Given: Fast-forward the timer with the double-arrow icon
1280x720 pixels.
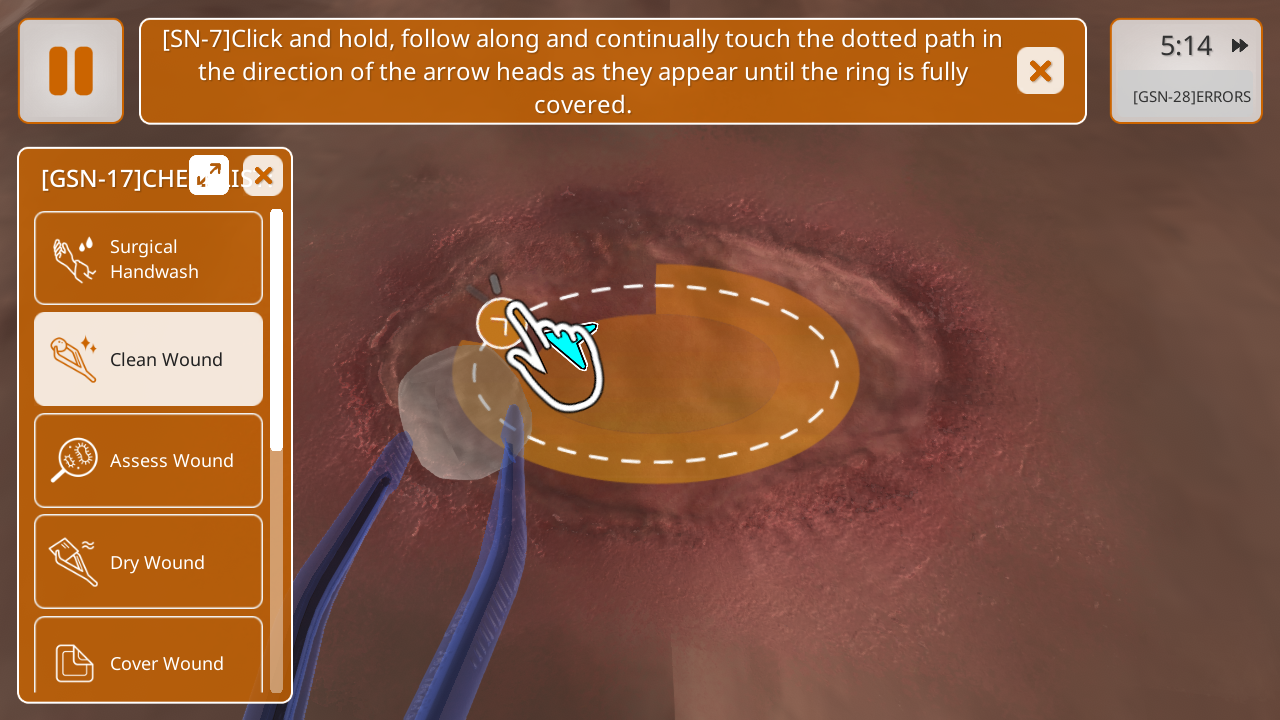Looking at the screenshot, I should point(1240,45).
